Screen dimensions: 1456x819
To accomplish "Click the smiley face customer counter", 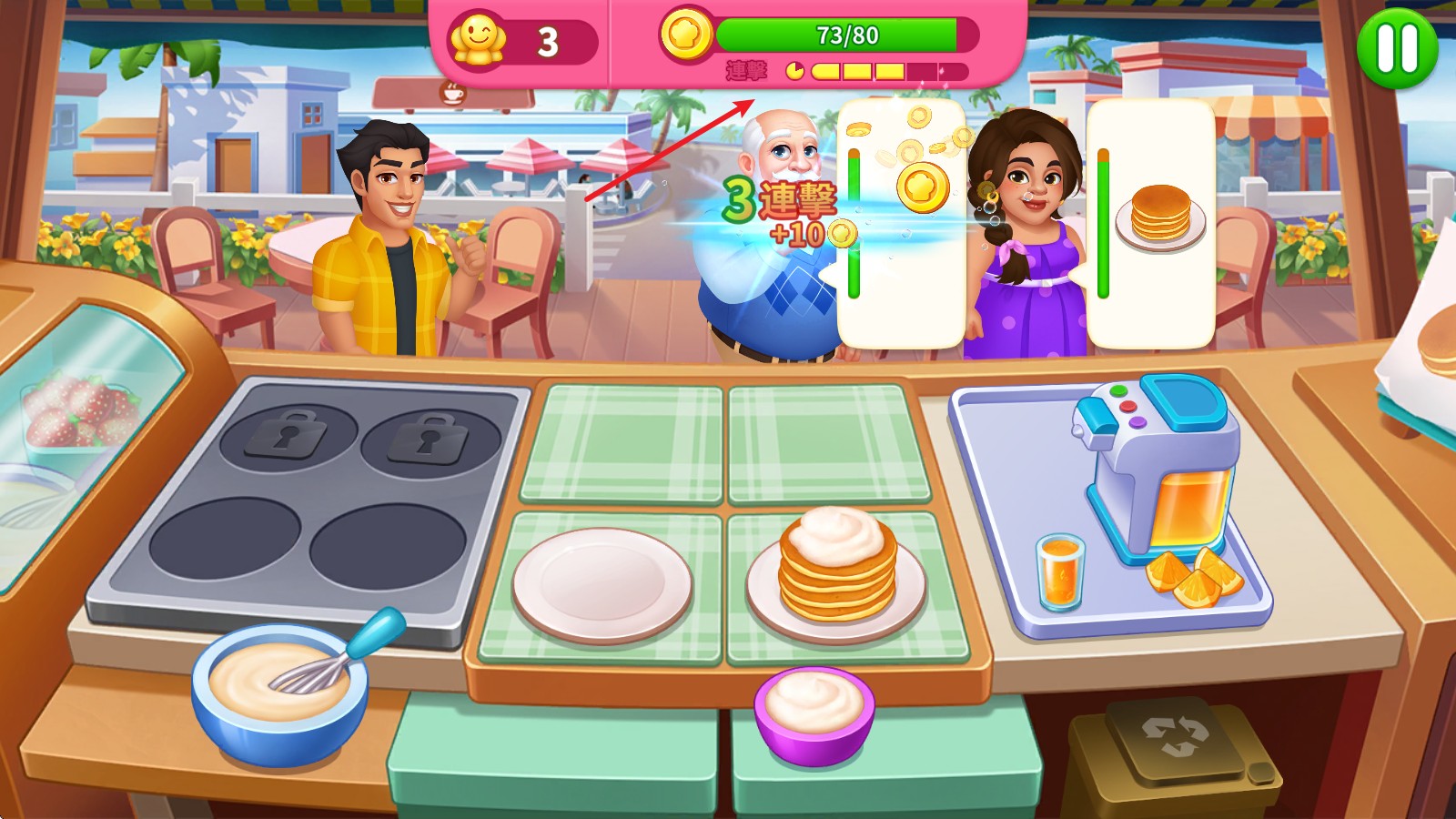I will coord(479,36).
